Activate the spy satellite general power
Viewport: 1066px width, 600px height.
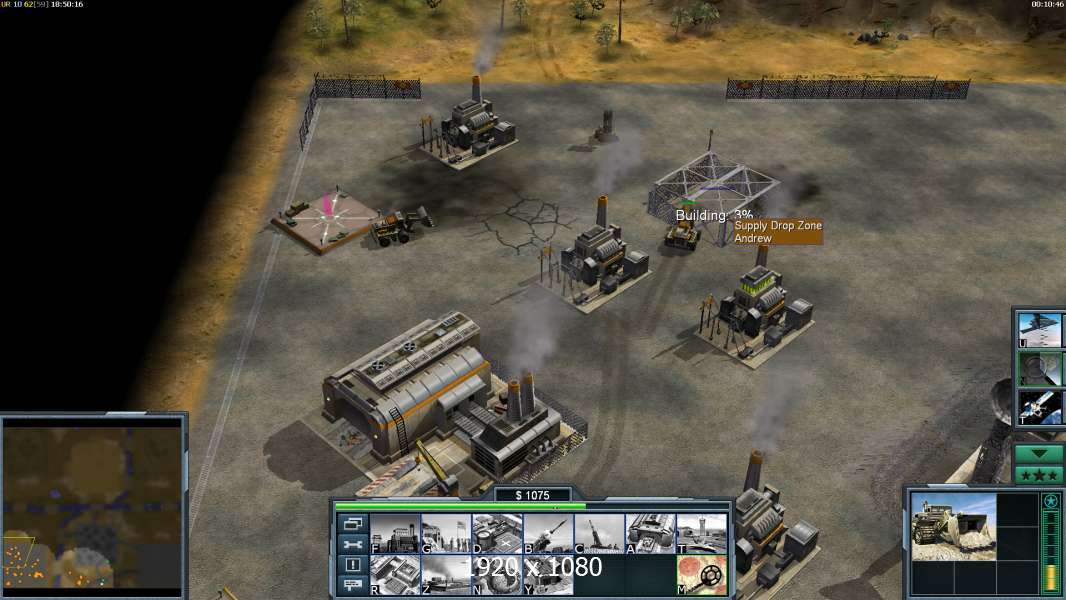(1041, 408)
